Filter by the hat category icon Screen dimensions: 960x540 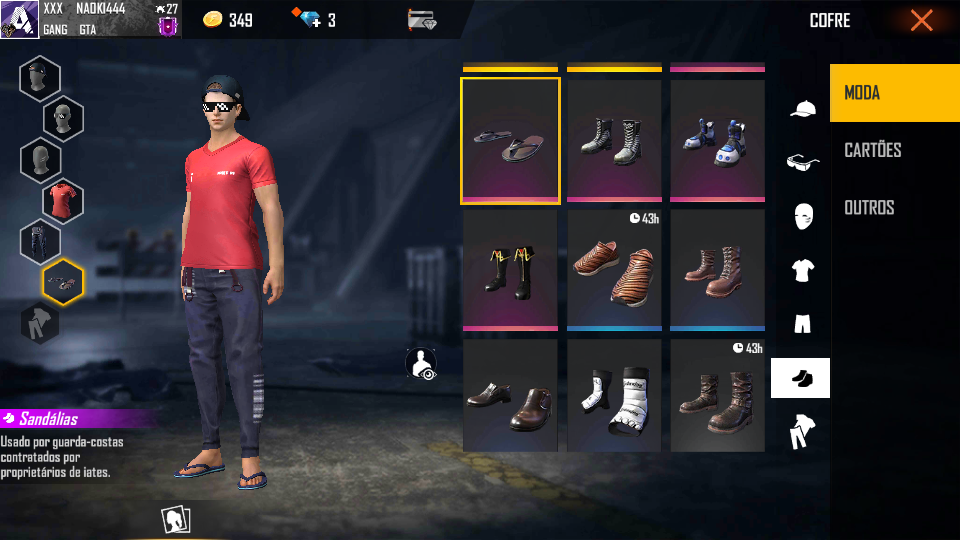802,108
